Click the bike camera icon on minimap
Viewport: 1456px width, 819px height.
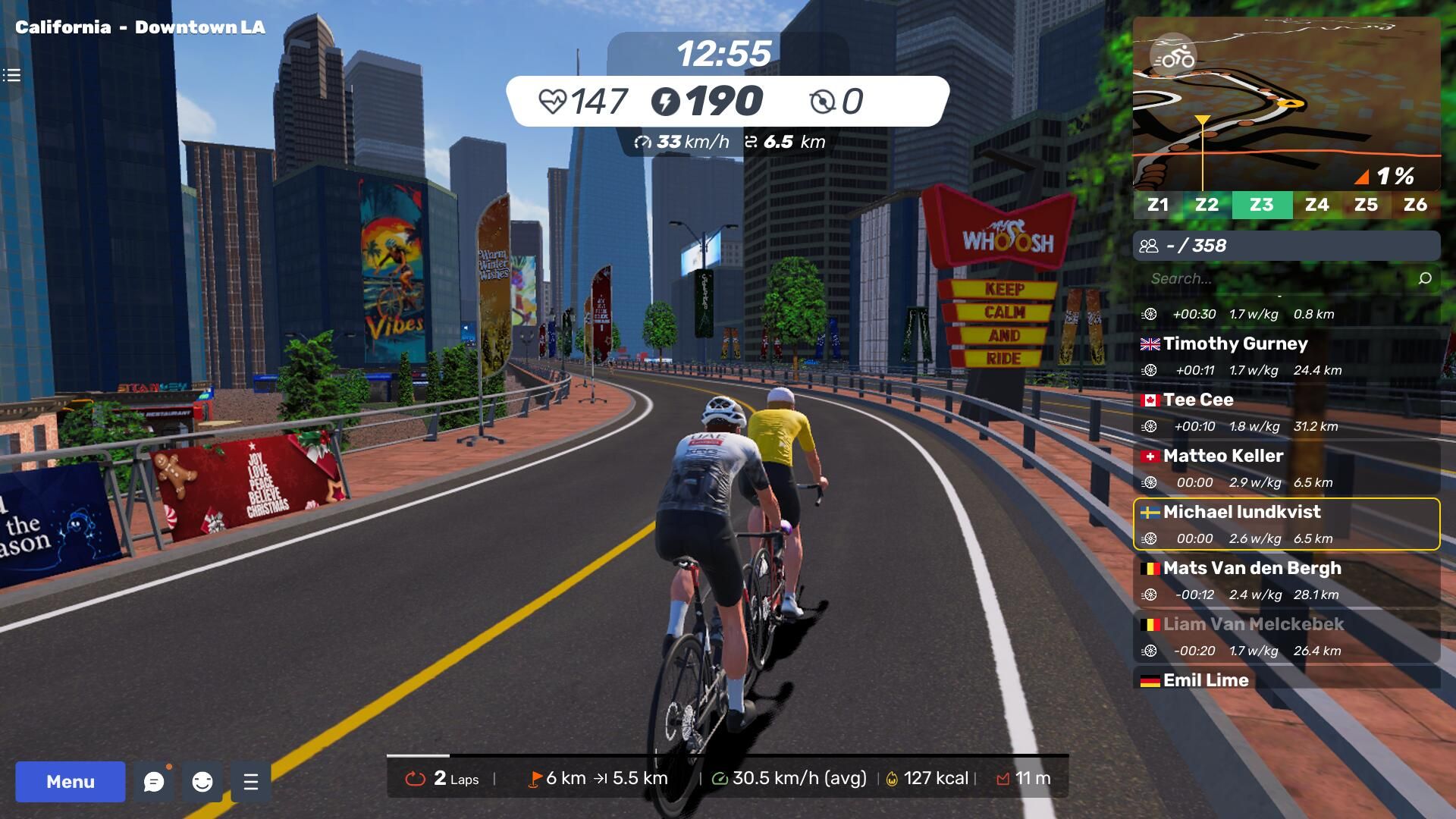[x=1173, y=57]
